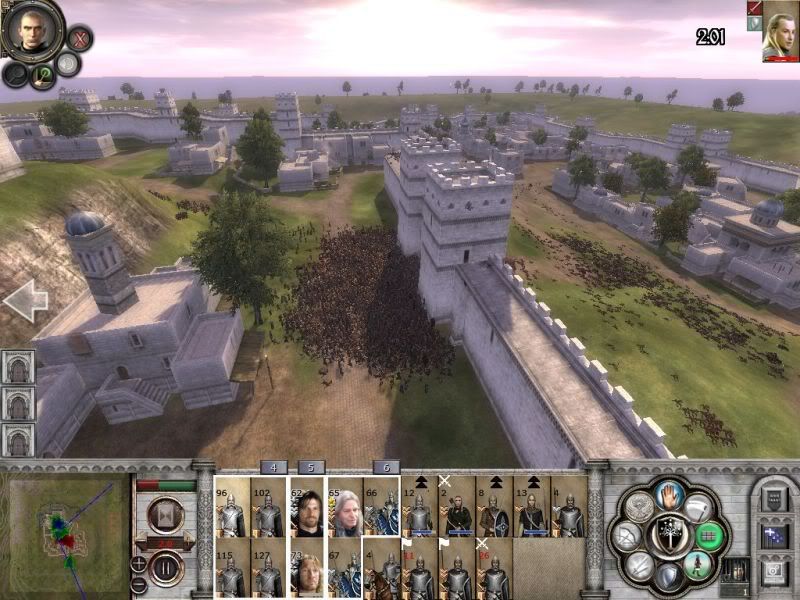Viewport: 800px width, 600px height.
Task: Select the routing unit card with red 26
Action: pos(493,568)
